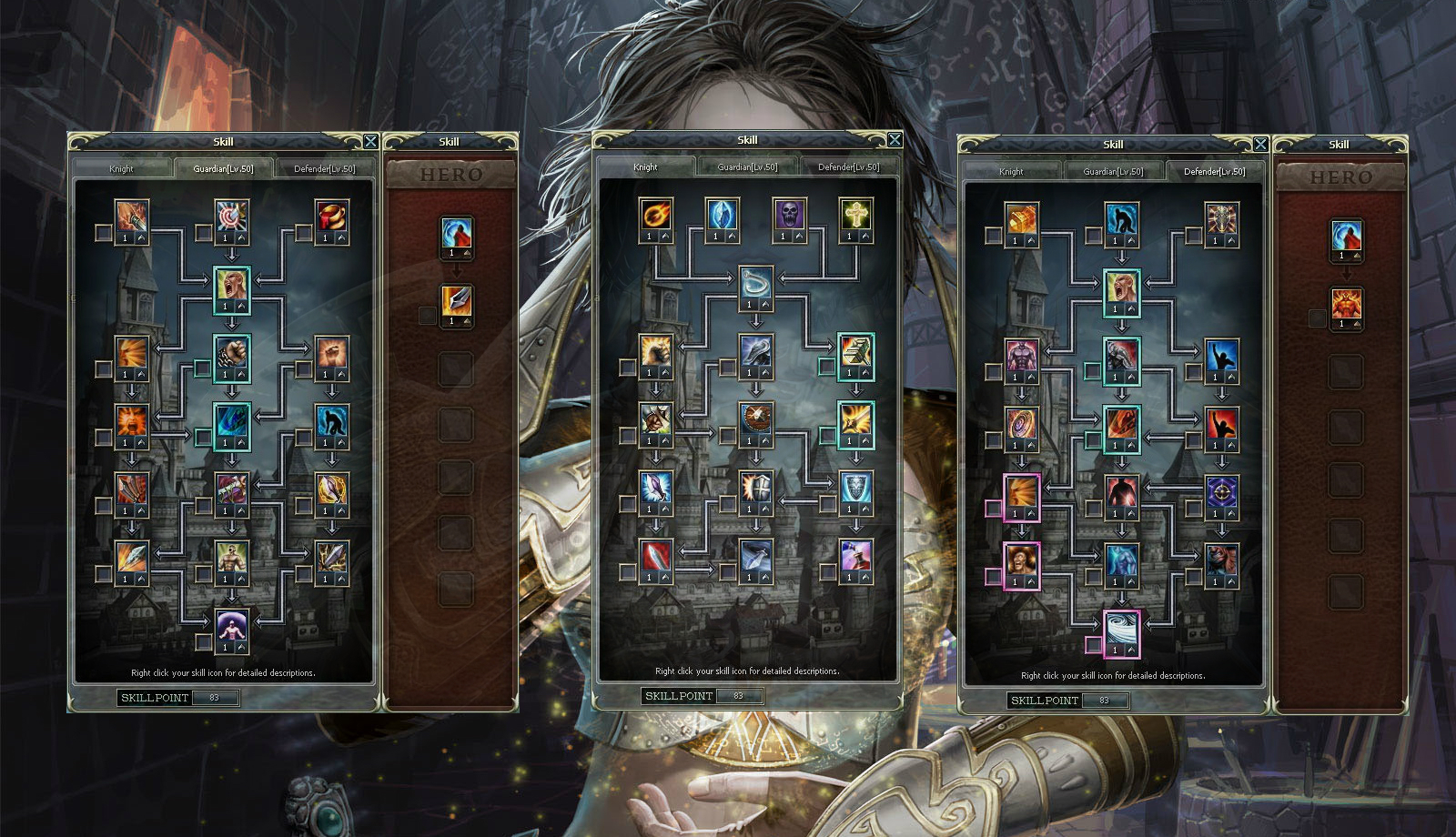Open the Defender[Lv.50] tab in the left window
The height and width of the screenshot is (837, 1456).
pyautogui.click(x=323, y=168)
